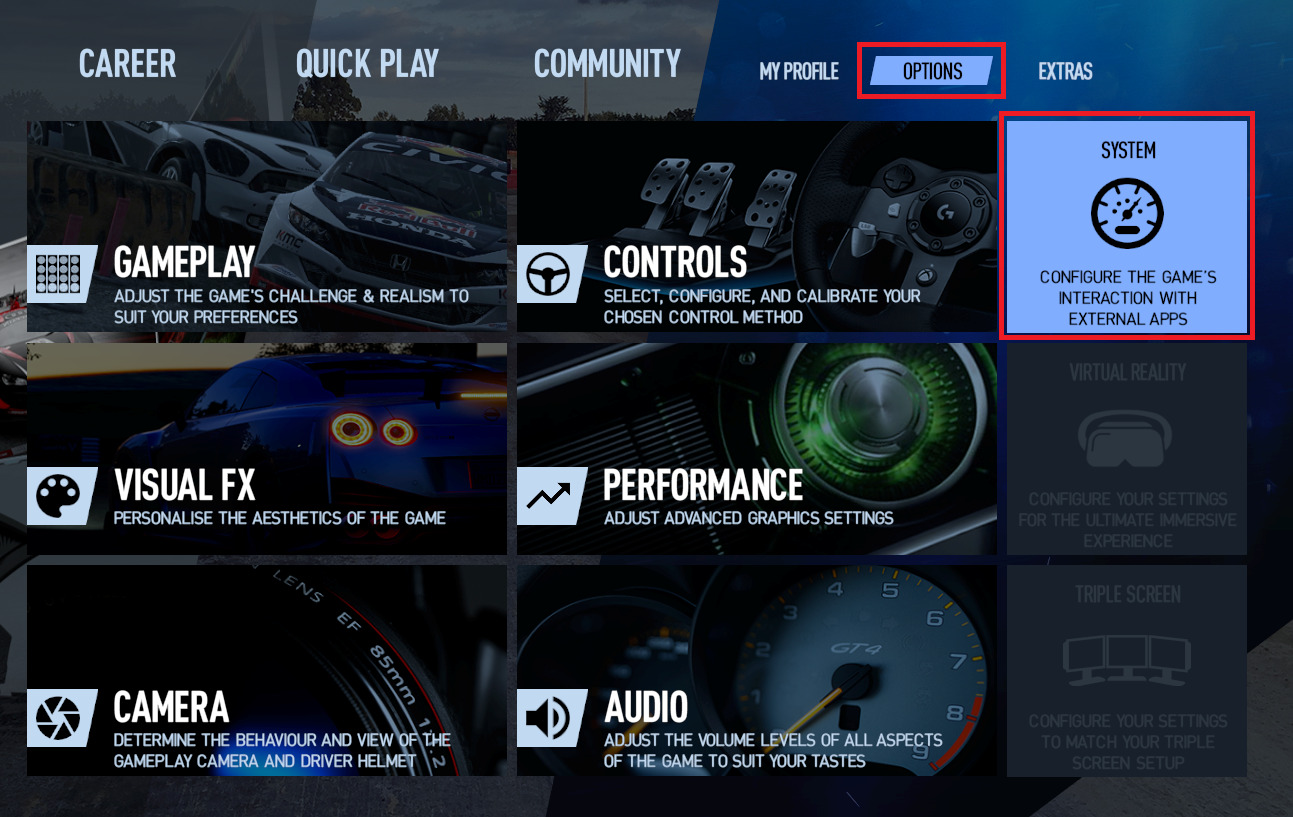Viewport: 1293px width, 817px height.
Task: Click the System speedometer gauge icon
Action: (x=1128, y=213)
